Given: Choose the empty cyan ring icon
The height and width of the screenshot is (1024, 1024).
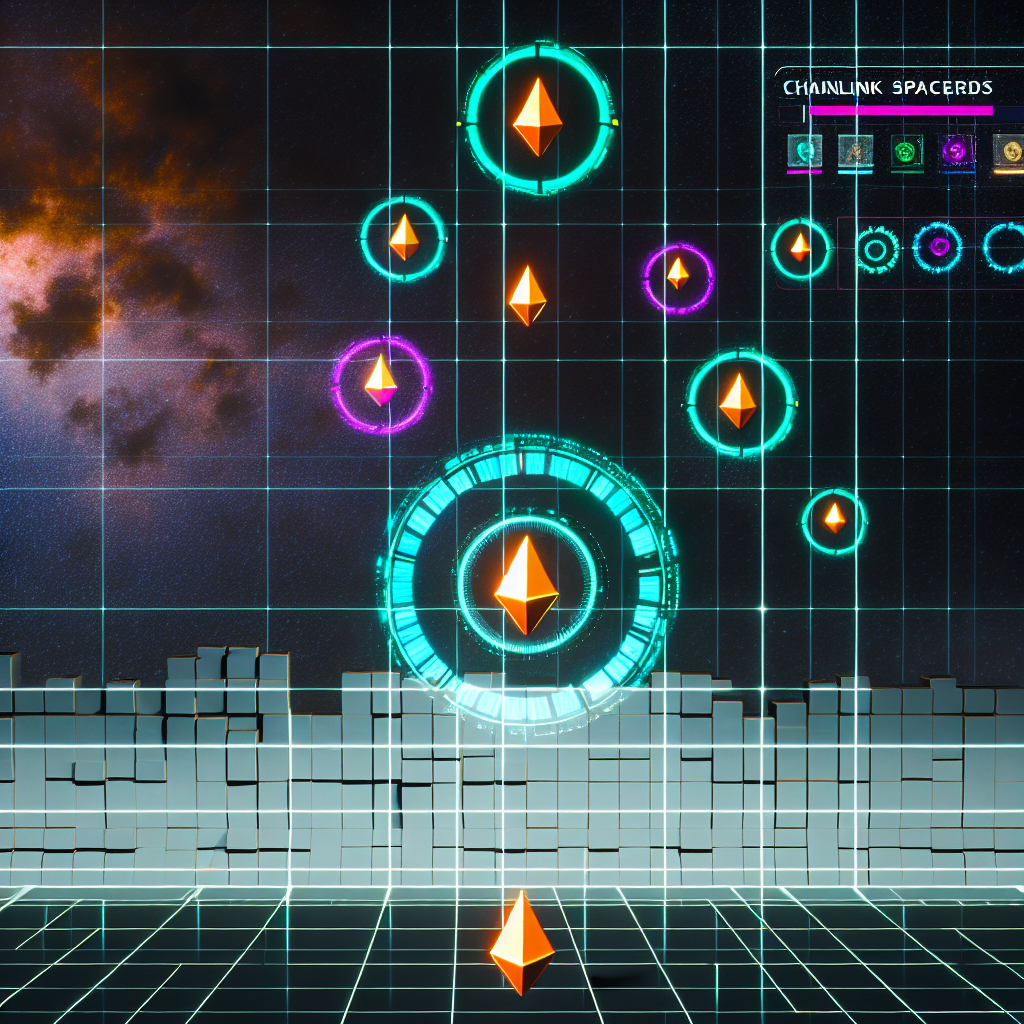Looking at the screenshot, I should (1004, 247).
